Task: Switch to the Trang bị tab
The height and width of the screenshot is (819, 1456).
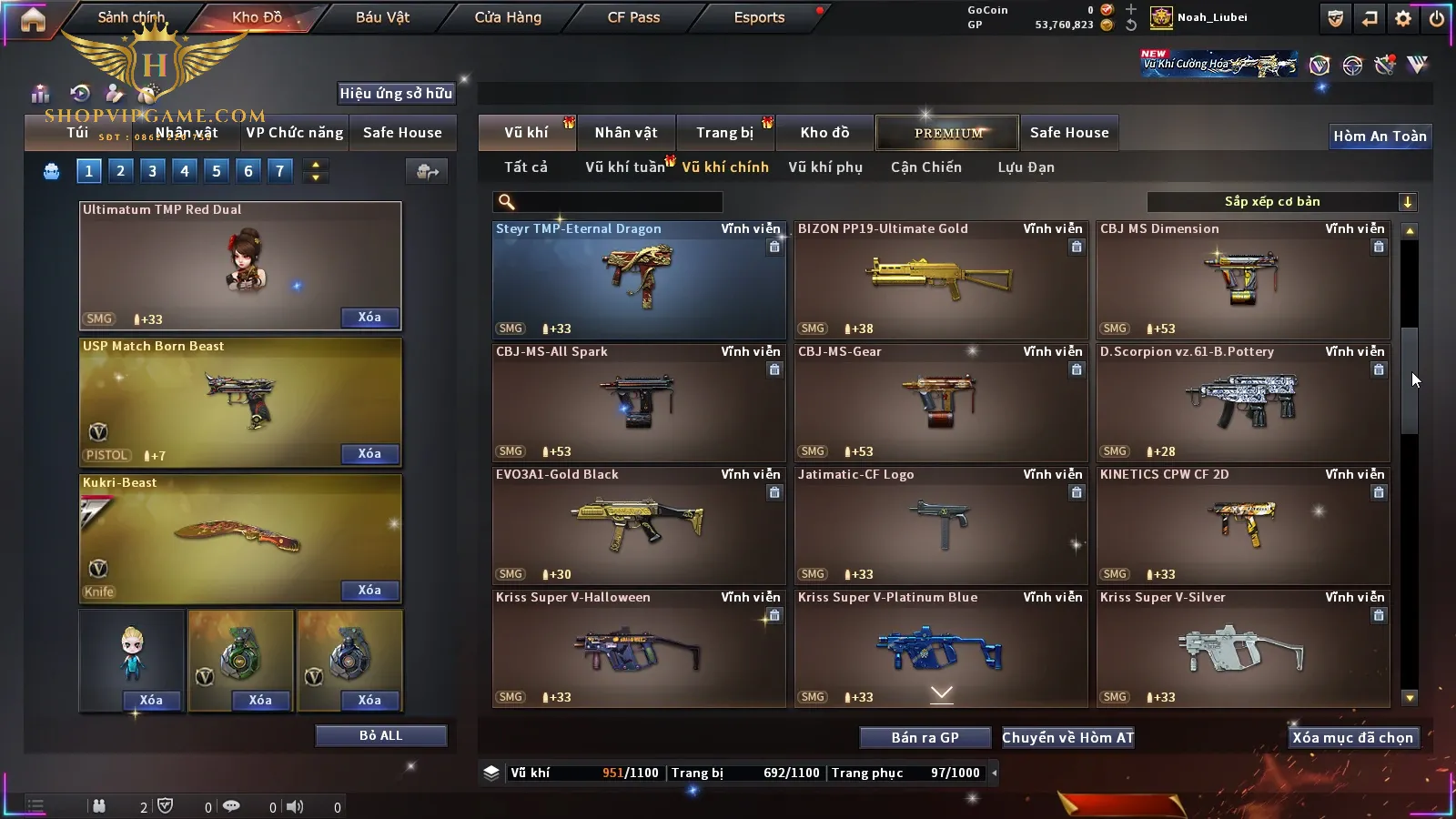Action: click(724, 133)
